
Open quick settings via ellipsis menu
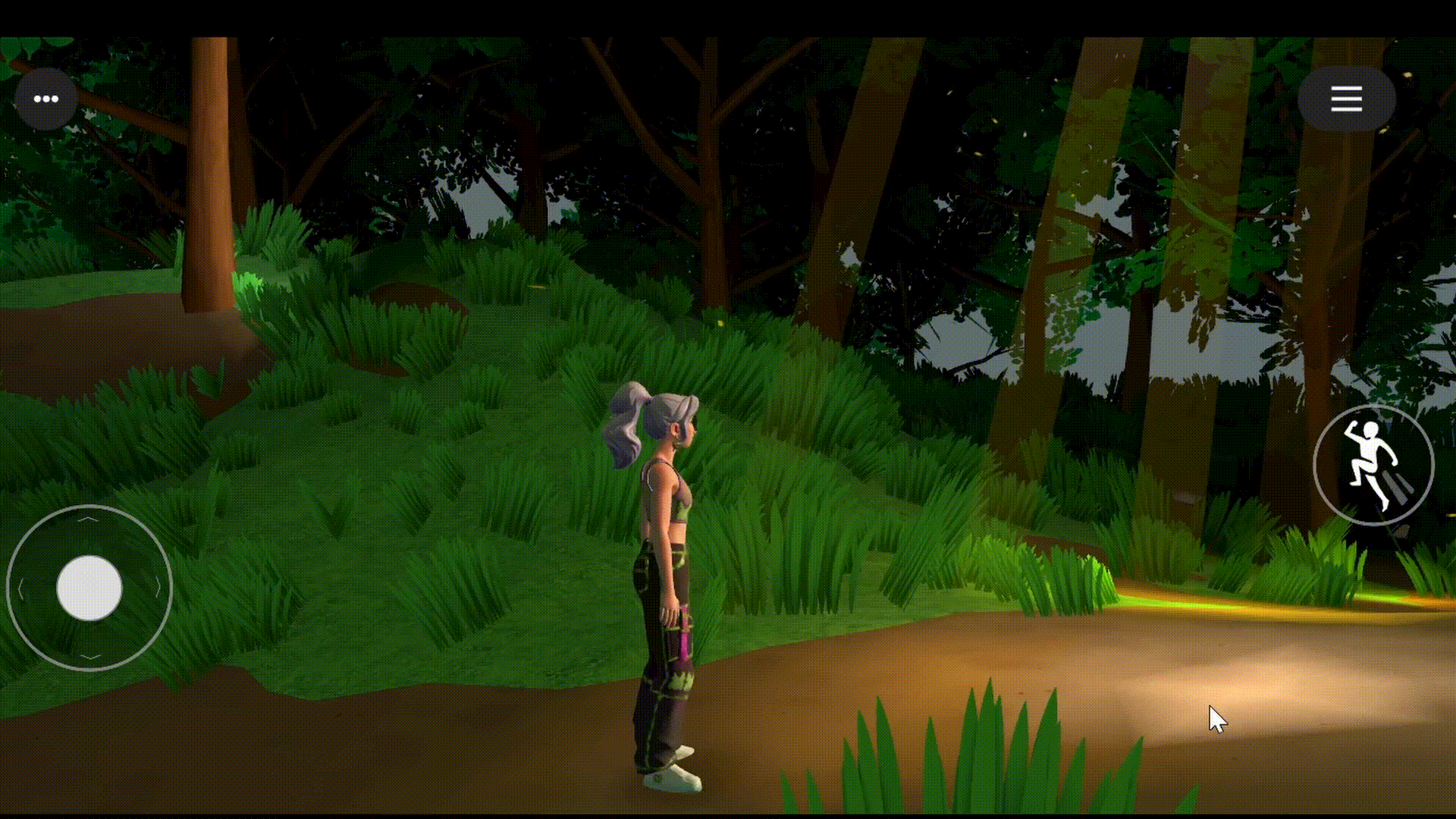click(x=45, y=99)
